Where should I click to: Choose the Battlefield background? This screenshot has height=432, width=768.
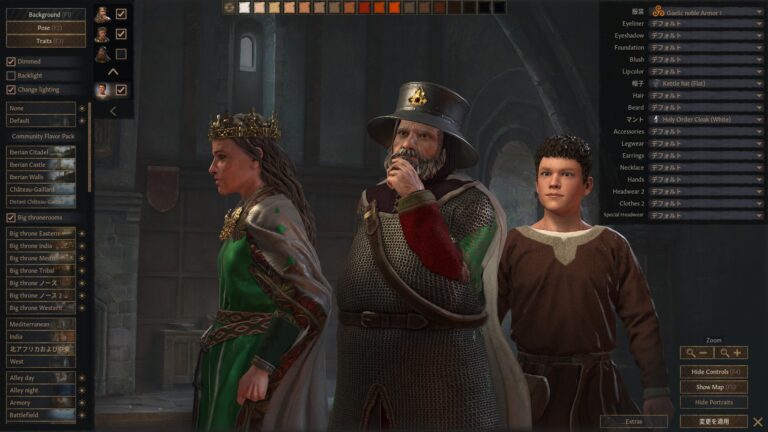[x=41, y=414]
